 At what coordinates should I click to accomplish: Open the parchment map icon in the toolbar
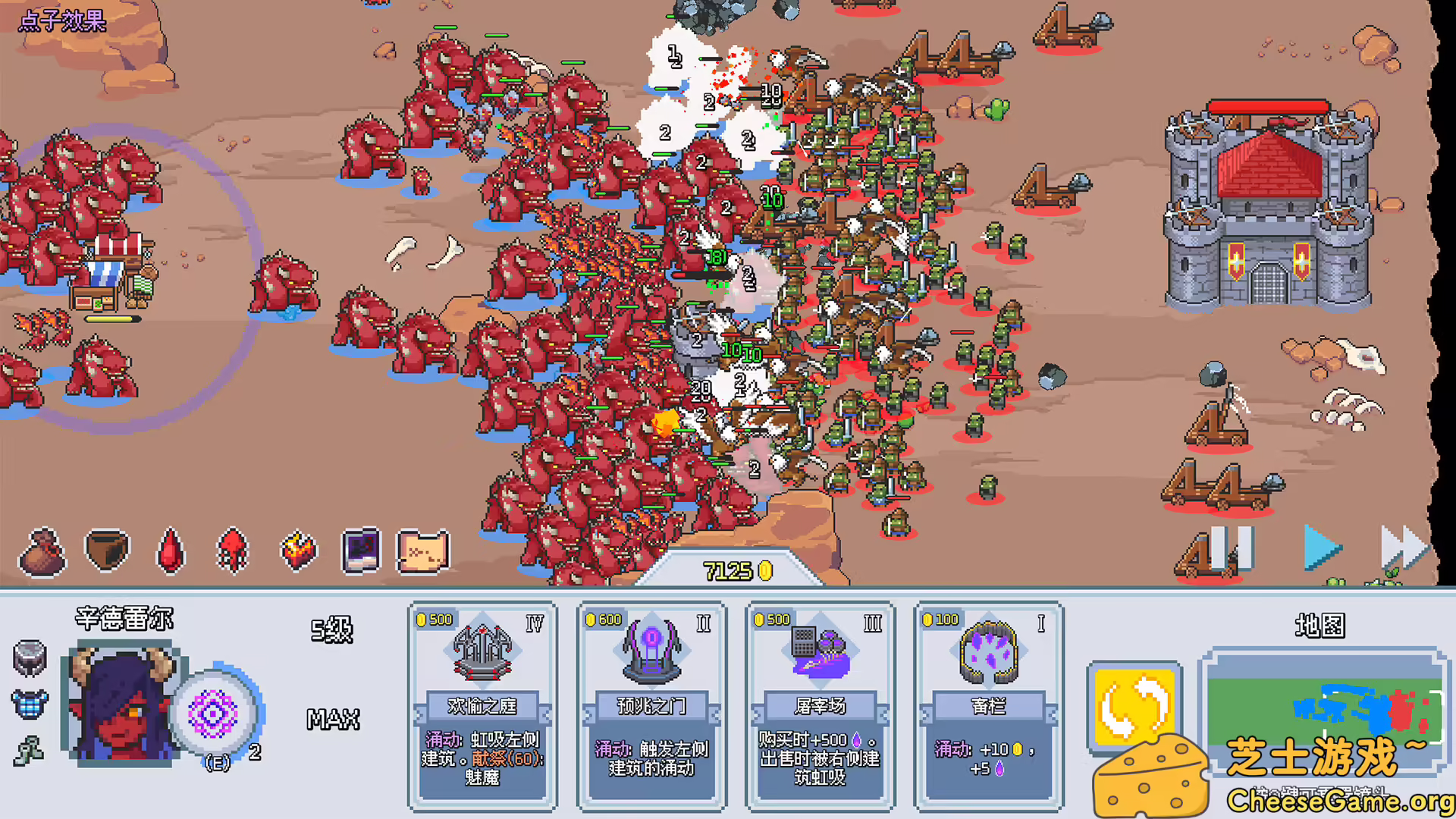coord(425,550)
